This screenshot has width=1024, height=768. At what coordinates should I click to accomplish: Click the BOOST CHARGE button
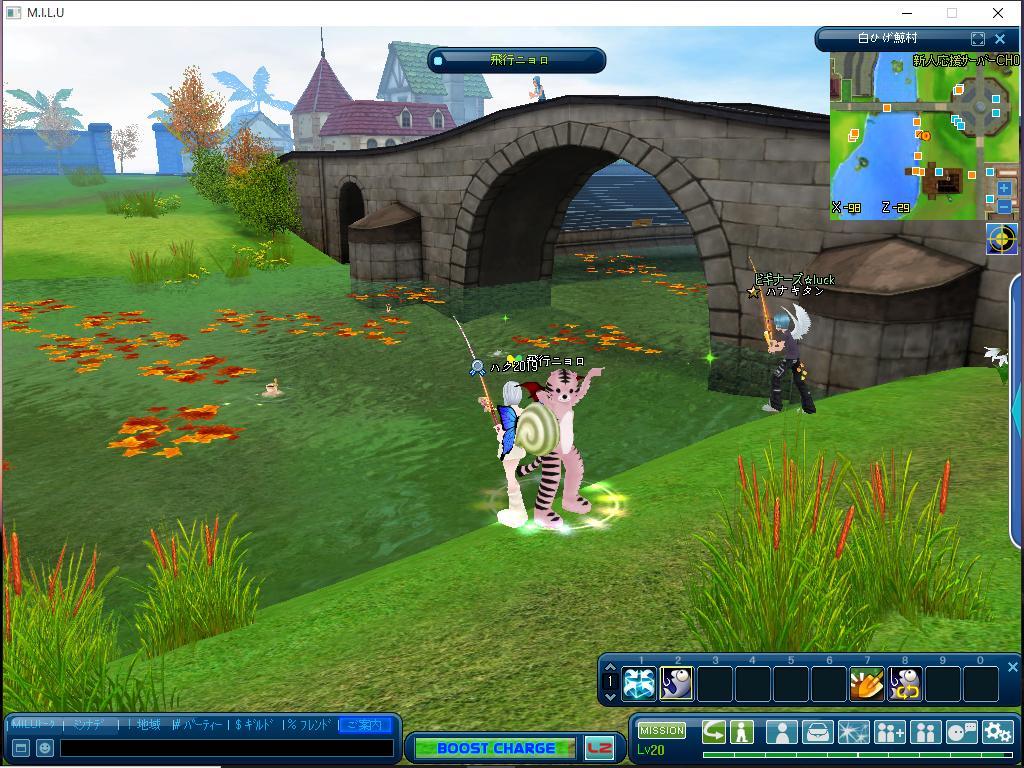tap(495, 748)
